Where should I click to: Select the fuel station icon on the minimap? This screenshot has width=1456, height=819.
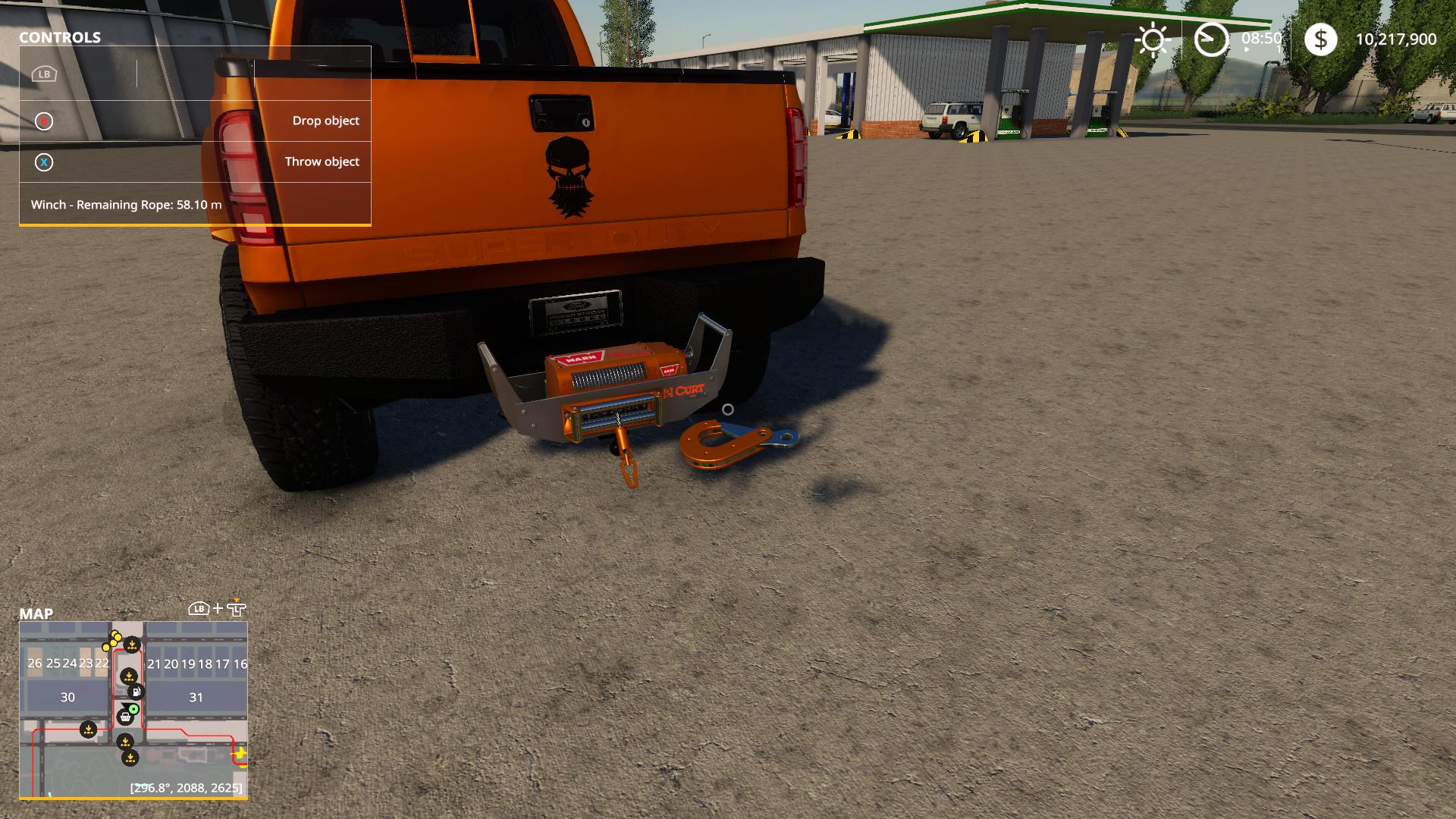[136, 692]
